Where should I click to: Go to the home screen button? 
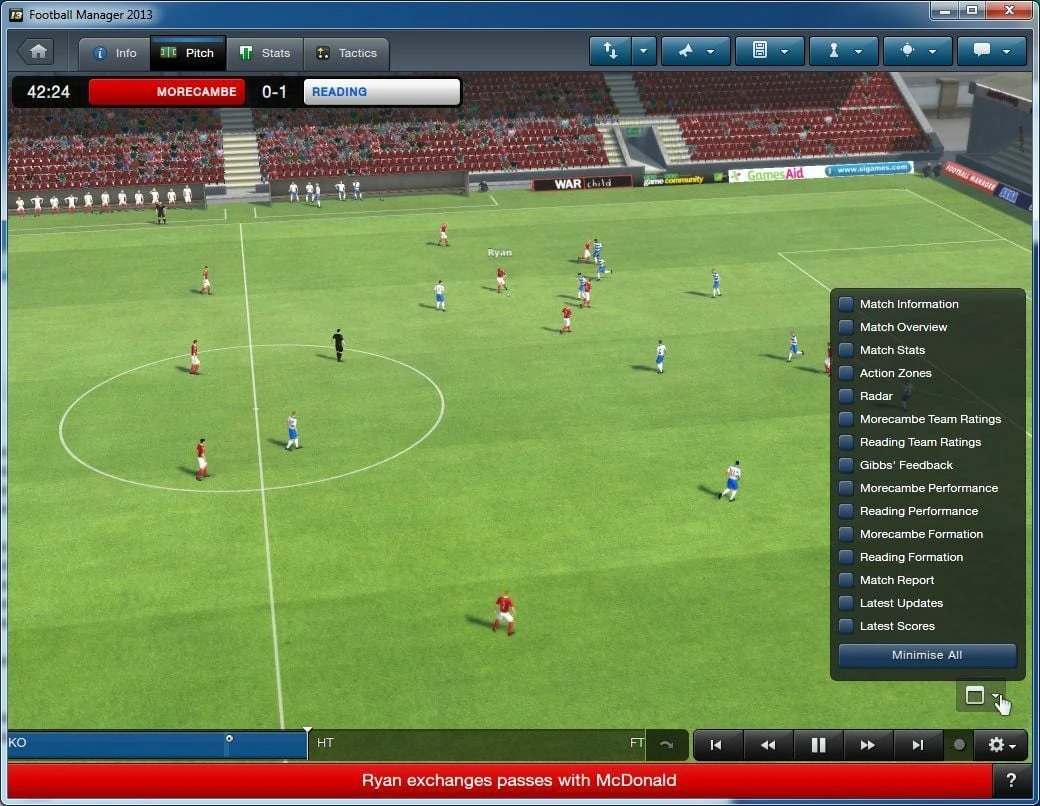coord(37,52)
